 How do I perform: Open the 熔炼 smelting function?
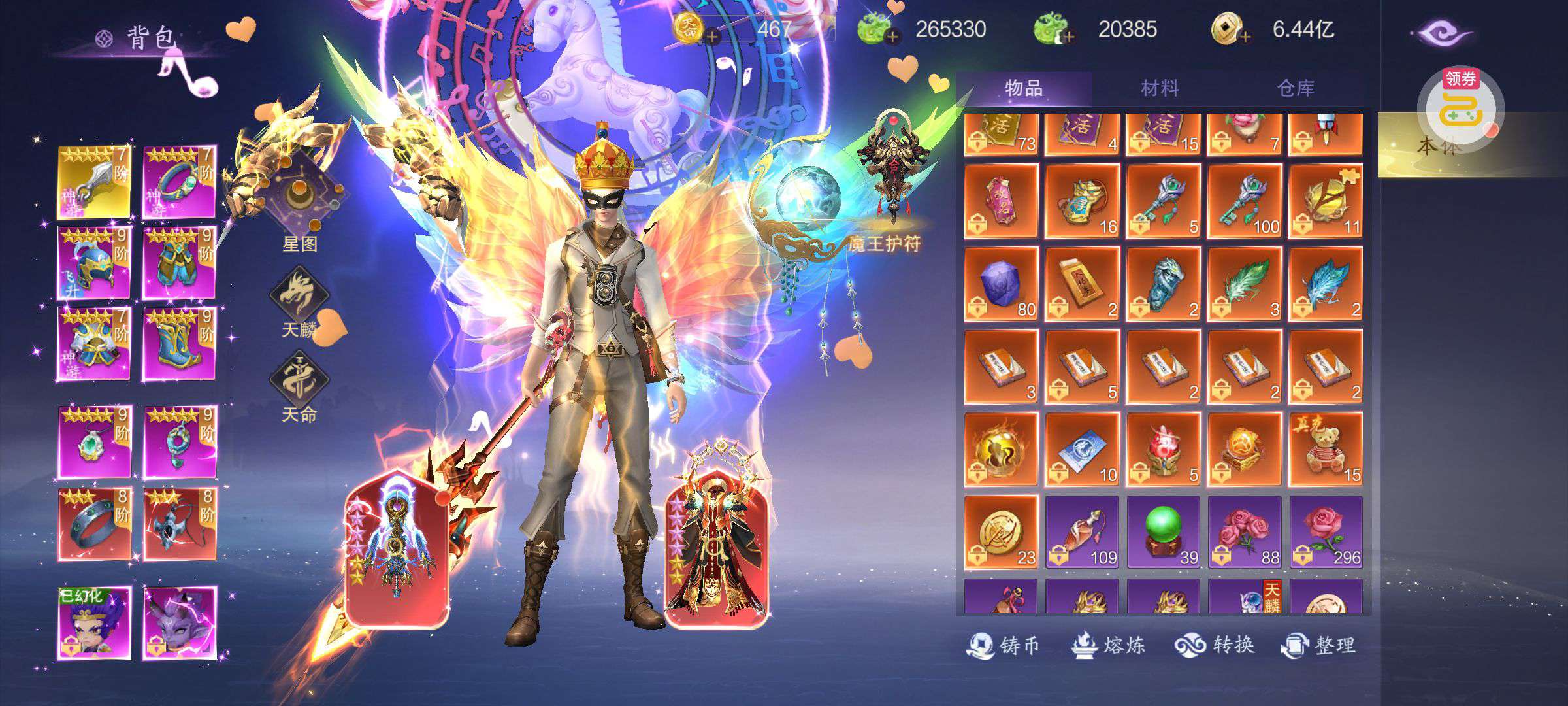(x=1108, y=645)
